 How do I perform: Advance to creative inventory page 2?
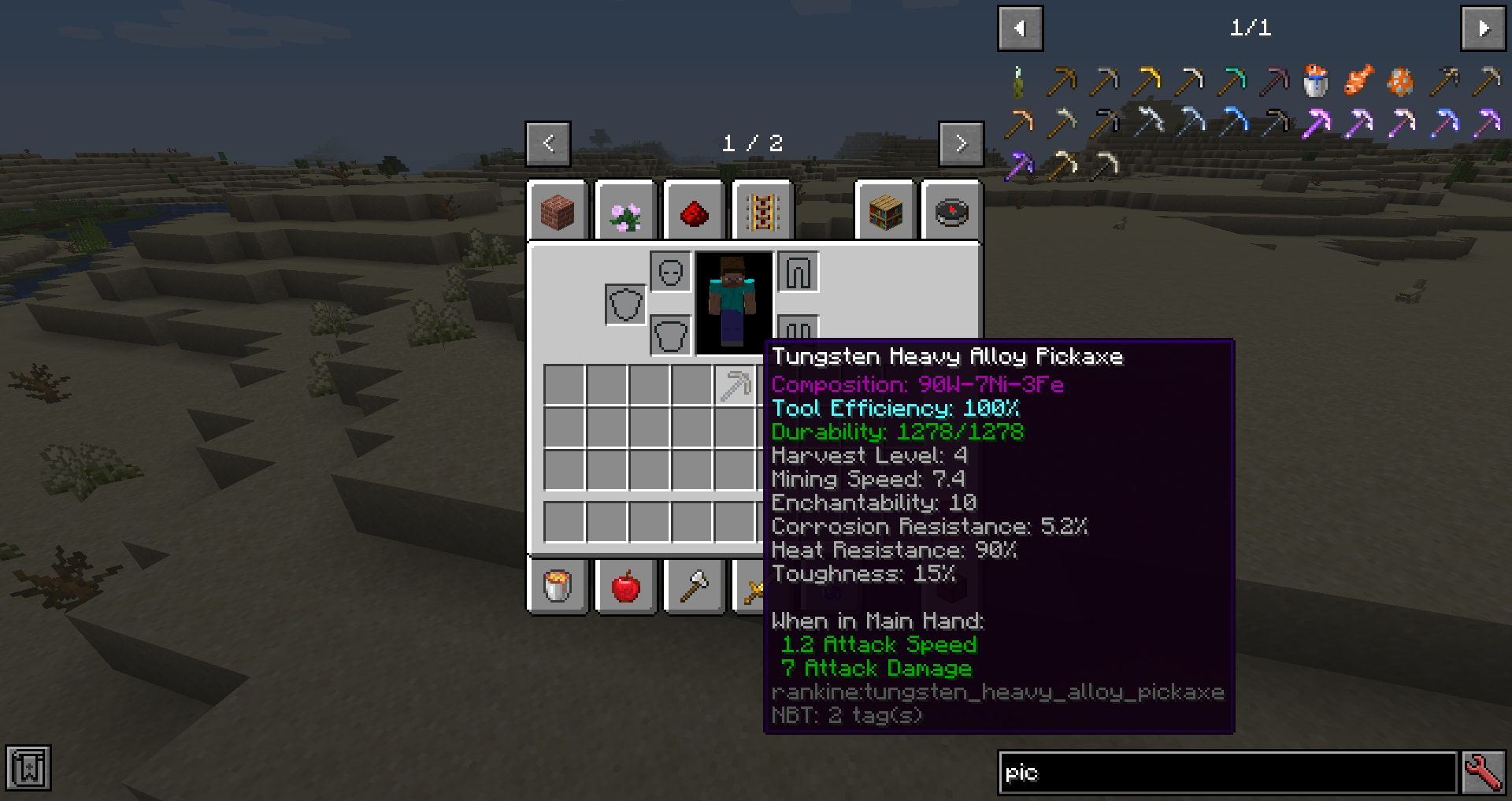point(961,143)
